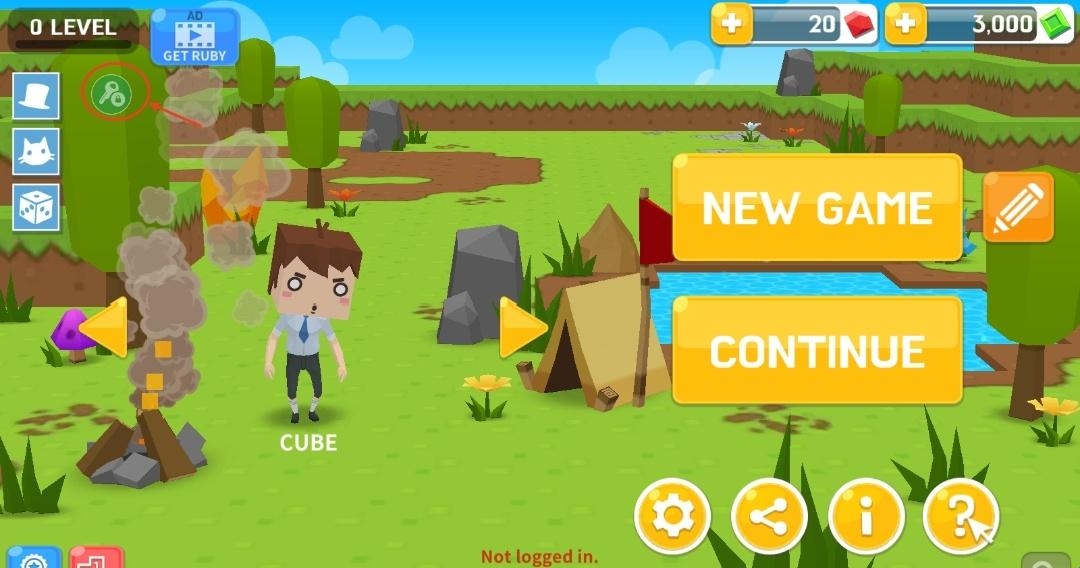
Task: Open the red leaderboard button
Action: click(x=97, y=559)
